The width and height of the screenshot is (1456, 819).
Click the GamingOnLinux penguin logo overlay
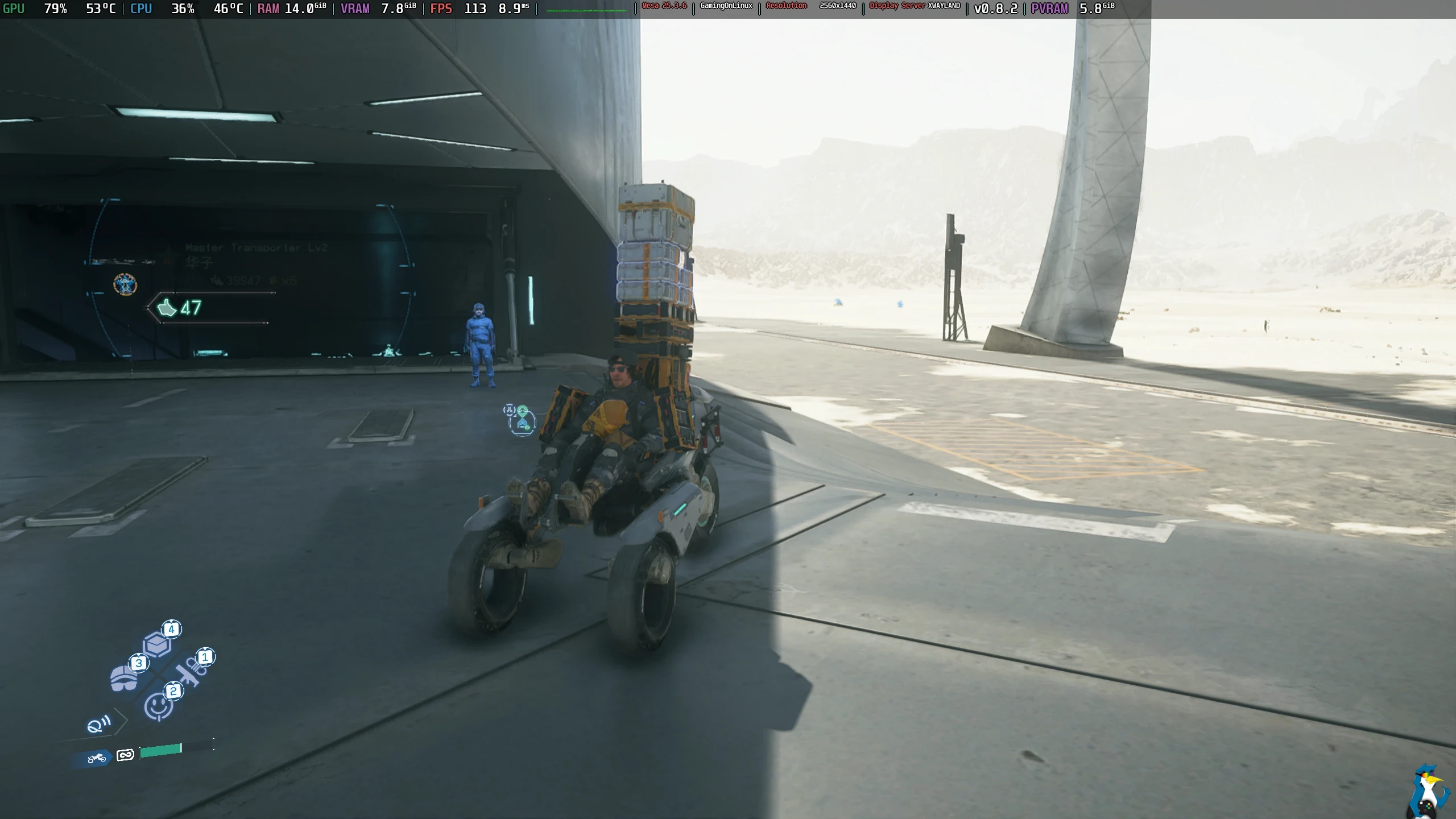tap(1430, 792)
